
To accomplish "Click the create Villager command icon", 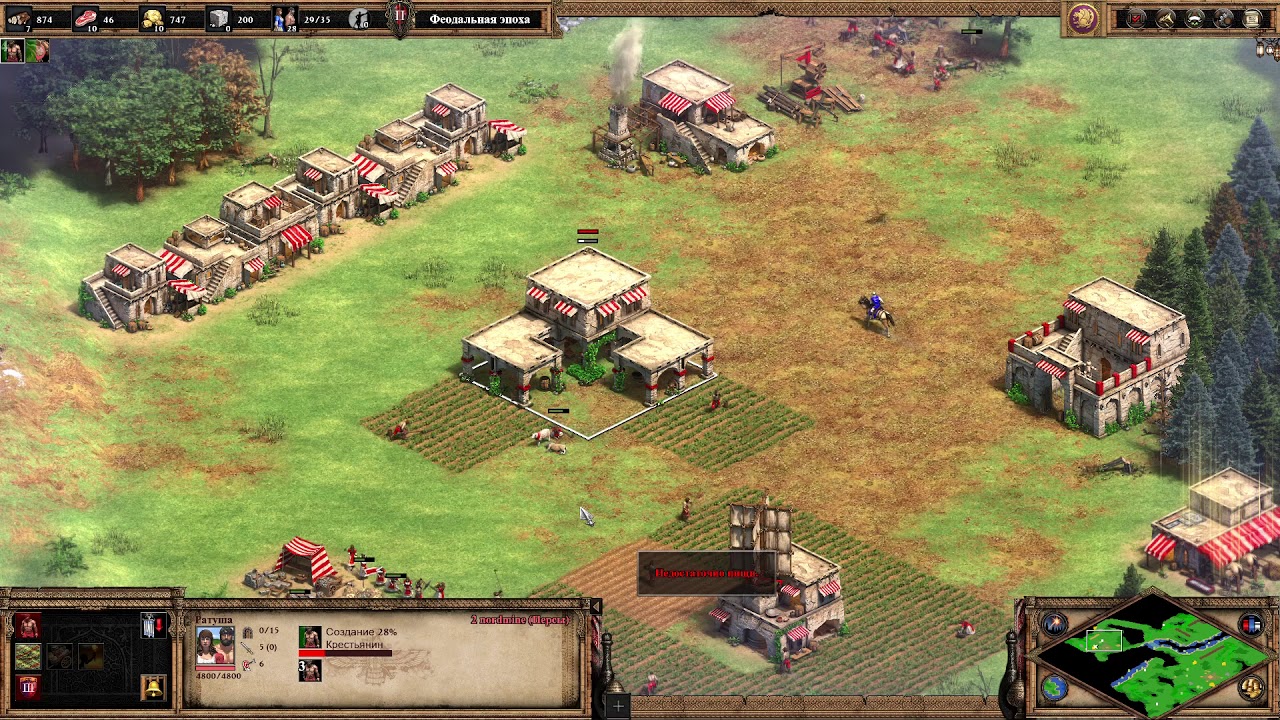I will coord(28,627).
